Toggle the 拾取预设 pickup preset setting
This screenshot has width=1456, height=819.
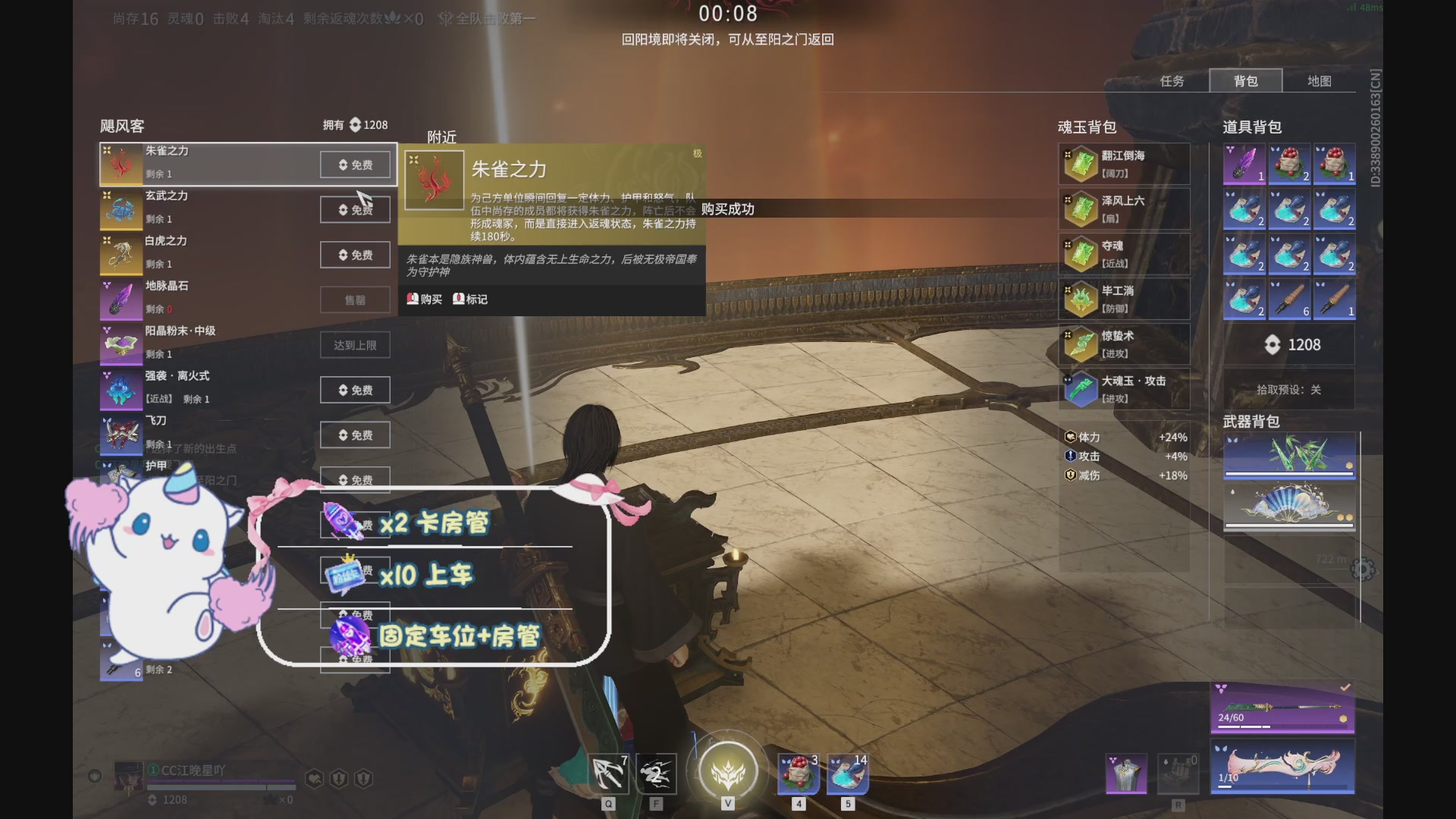[1289, 389]
